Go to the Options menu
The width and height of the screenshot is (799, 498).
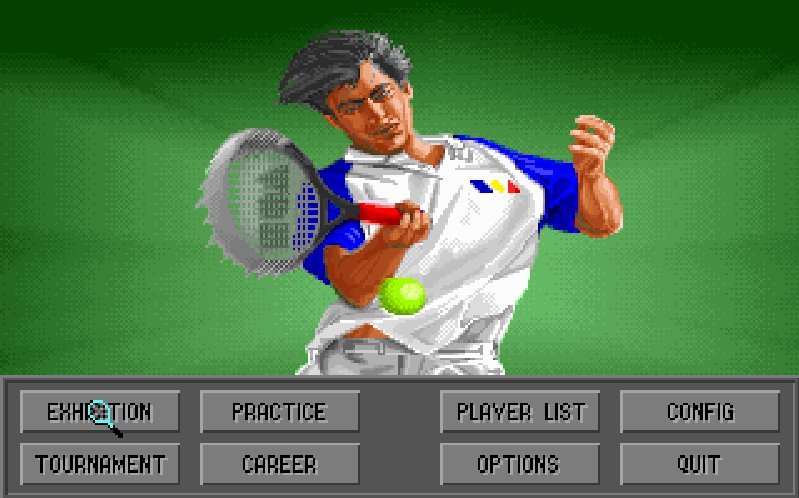point(520,464)
